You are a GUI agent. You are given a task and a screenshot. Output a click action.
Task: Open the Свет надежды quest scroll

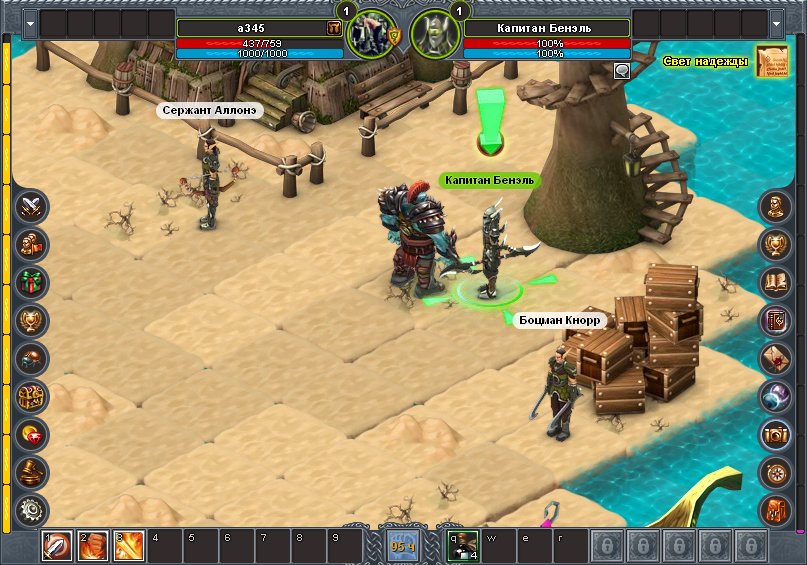point(771,61)
